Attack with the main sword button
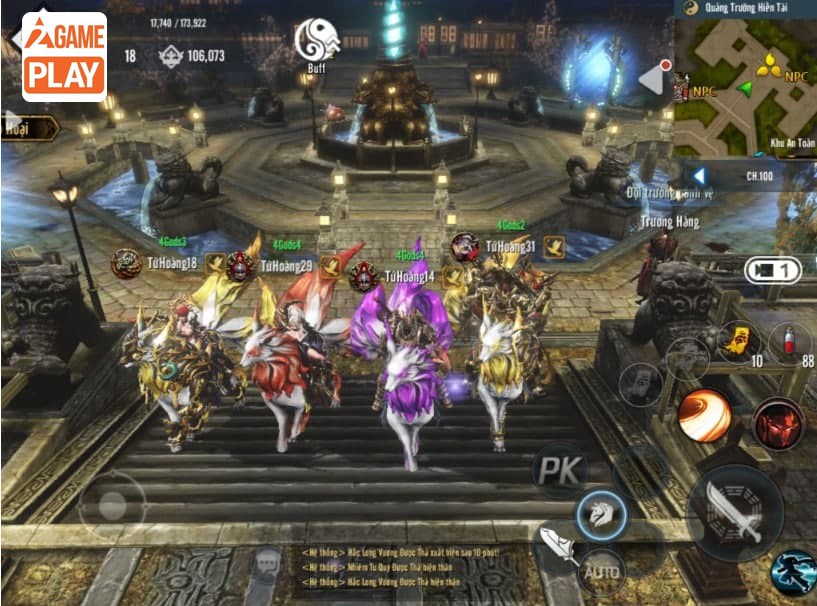 tap(735, 512)
